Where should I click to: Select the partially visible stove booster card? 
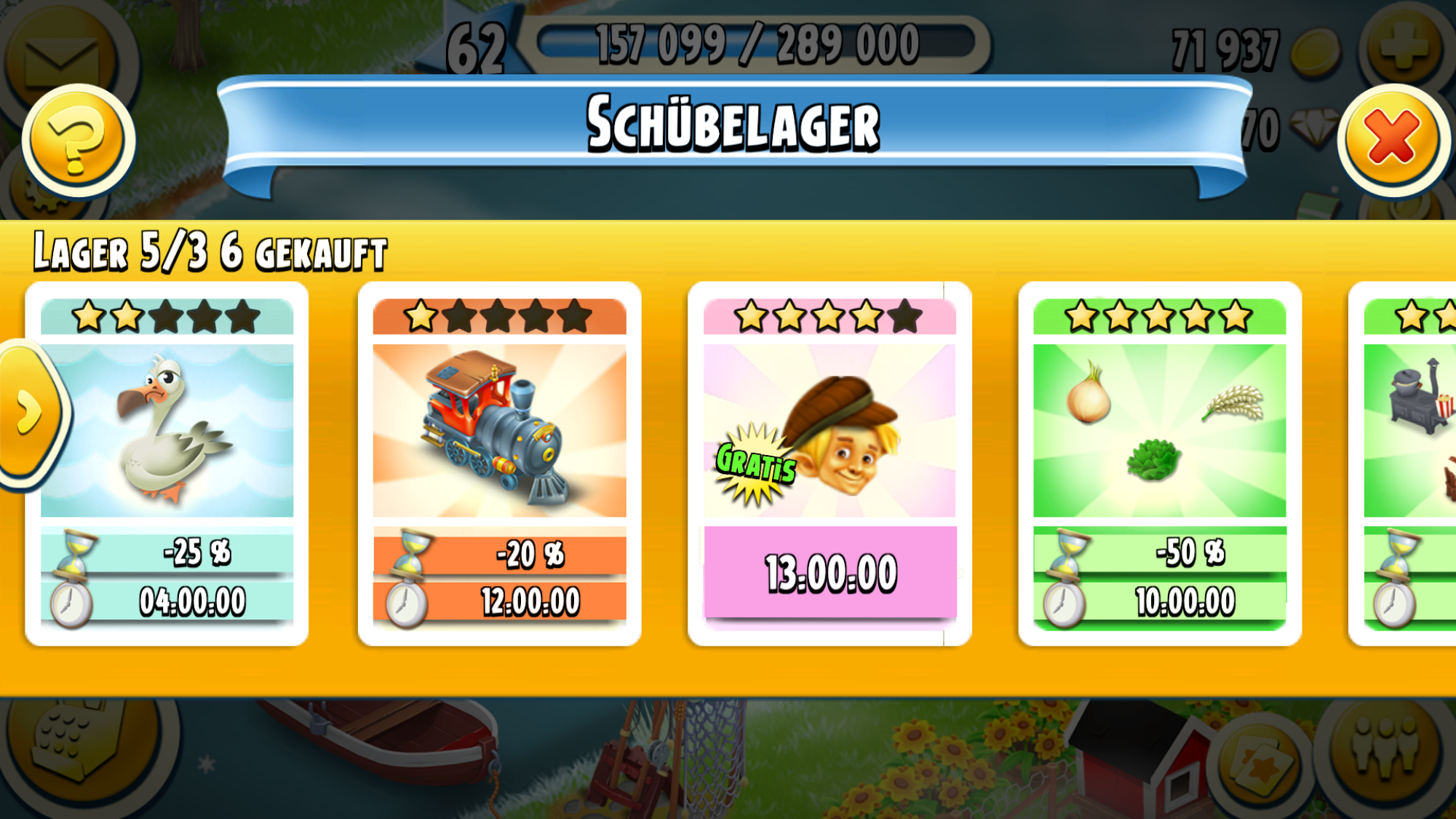tap(1409, 463)
